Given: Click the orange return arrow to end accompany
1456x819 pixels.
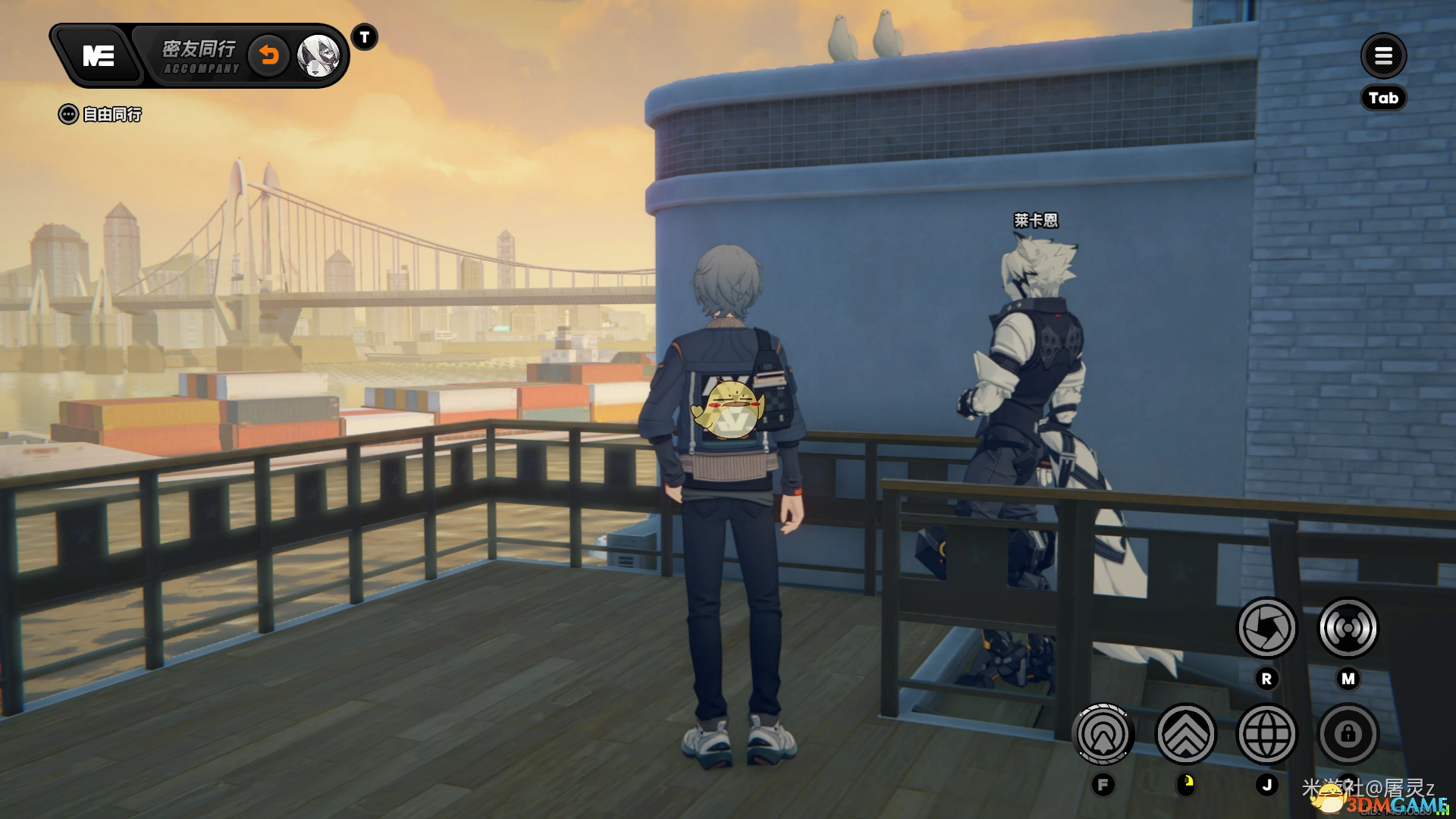Looking at the screenshot, I should point(269,55).
